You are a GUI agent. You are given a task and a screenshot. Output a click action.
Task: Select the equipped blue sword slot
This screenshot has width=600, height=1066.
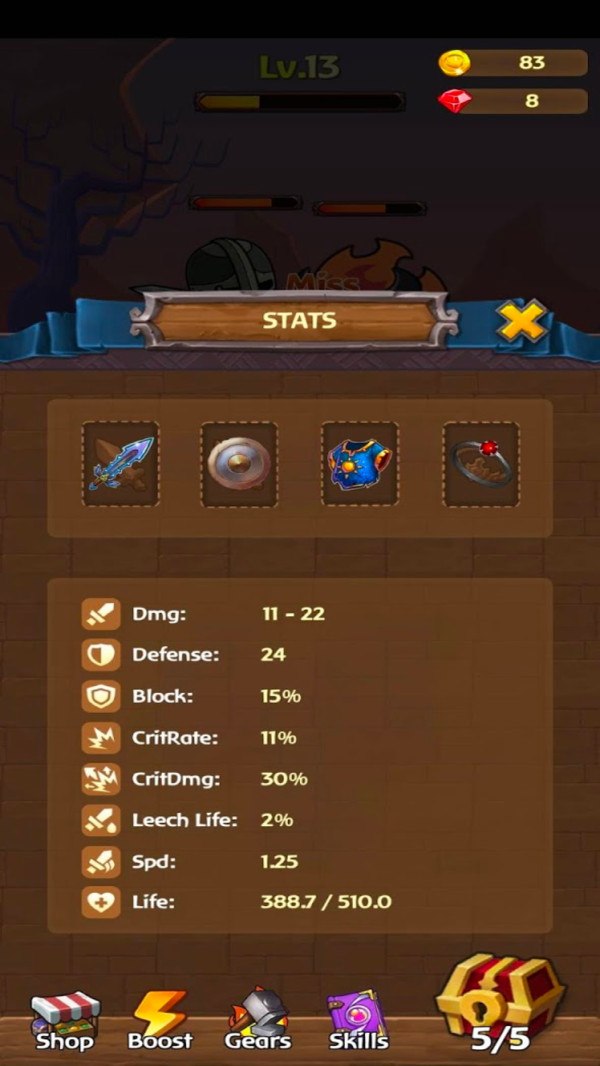click(x=120, y=464)
